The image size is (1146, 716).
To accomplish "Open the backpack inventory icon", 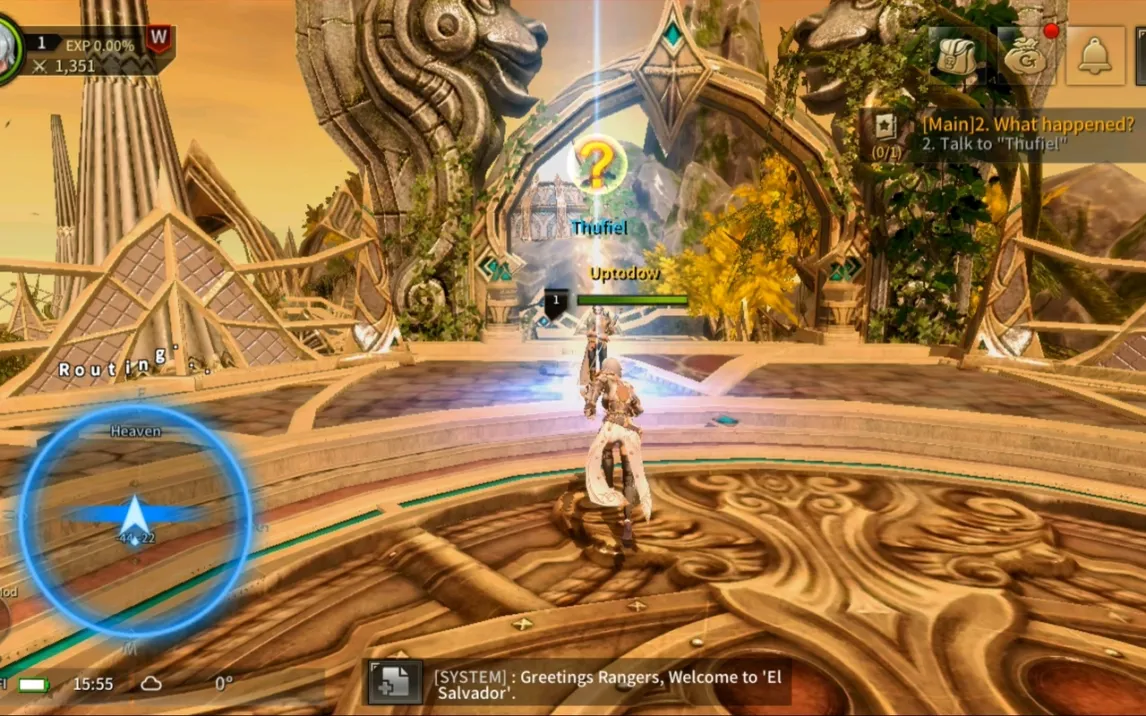I will tap(956, 55).
